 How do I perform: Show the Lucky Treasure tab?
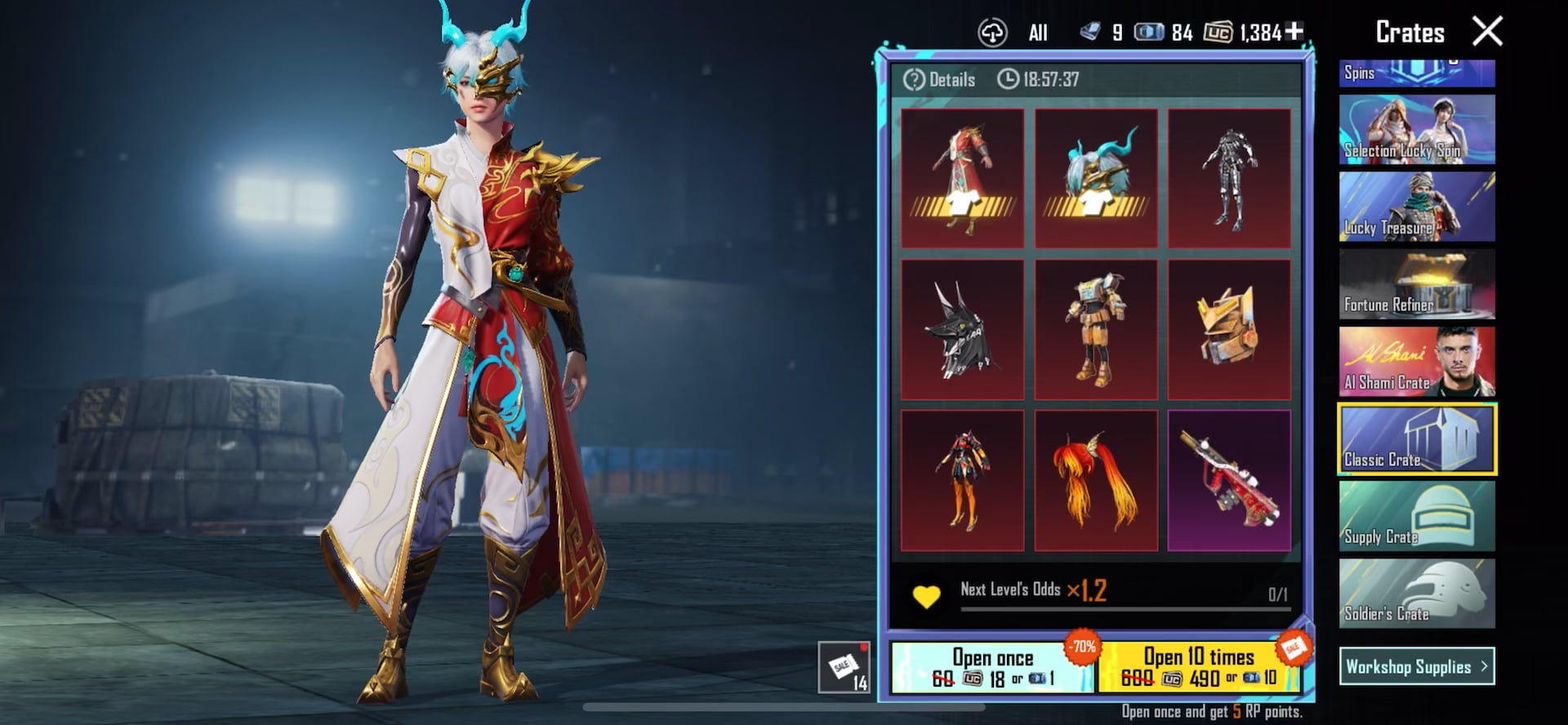pyautogui.click(x=1417, y=207)
